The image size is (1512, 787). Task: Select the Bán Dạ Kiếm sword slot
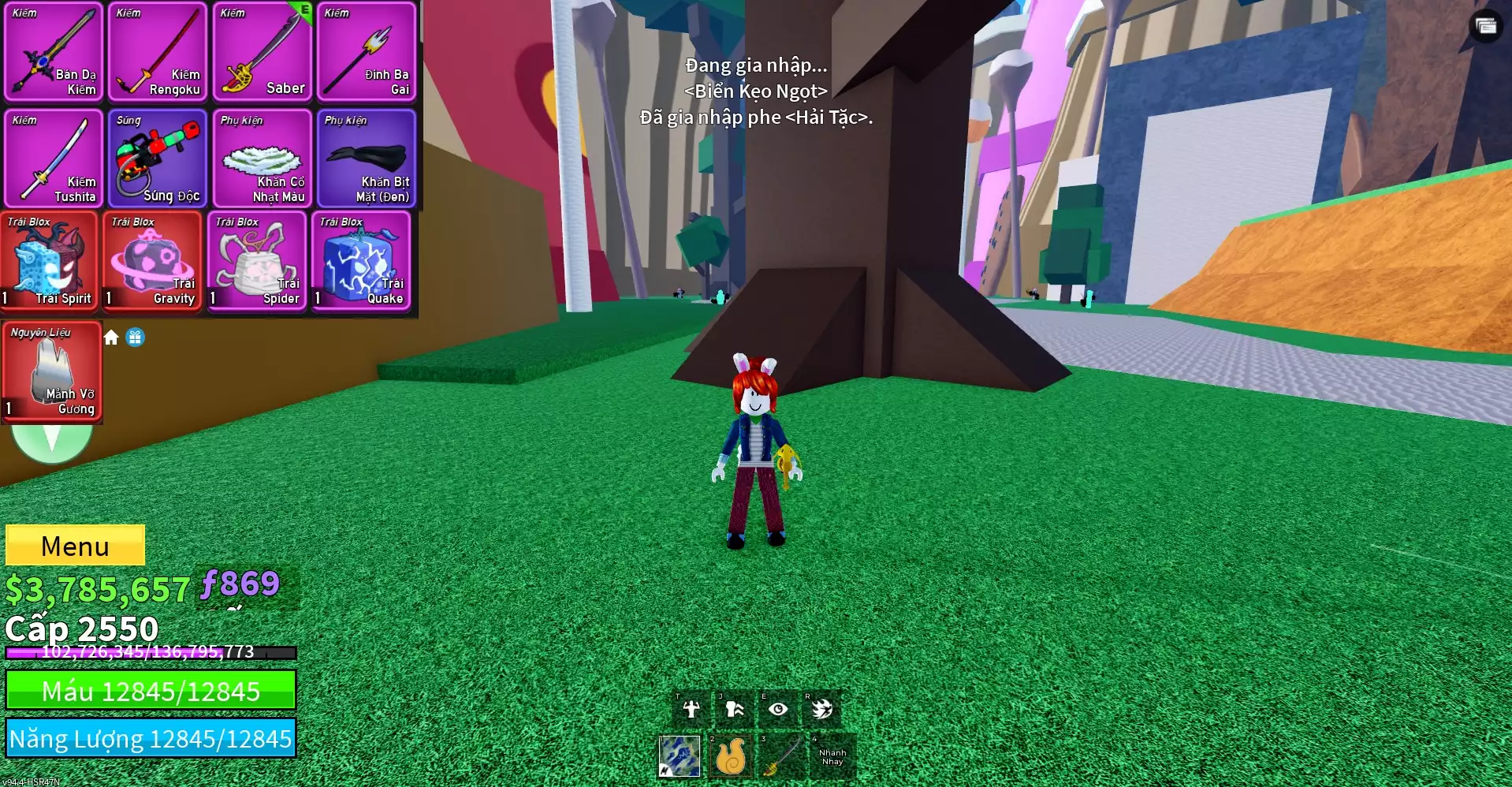(54, 52)
